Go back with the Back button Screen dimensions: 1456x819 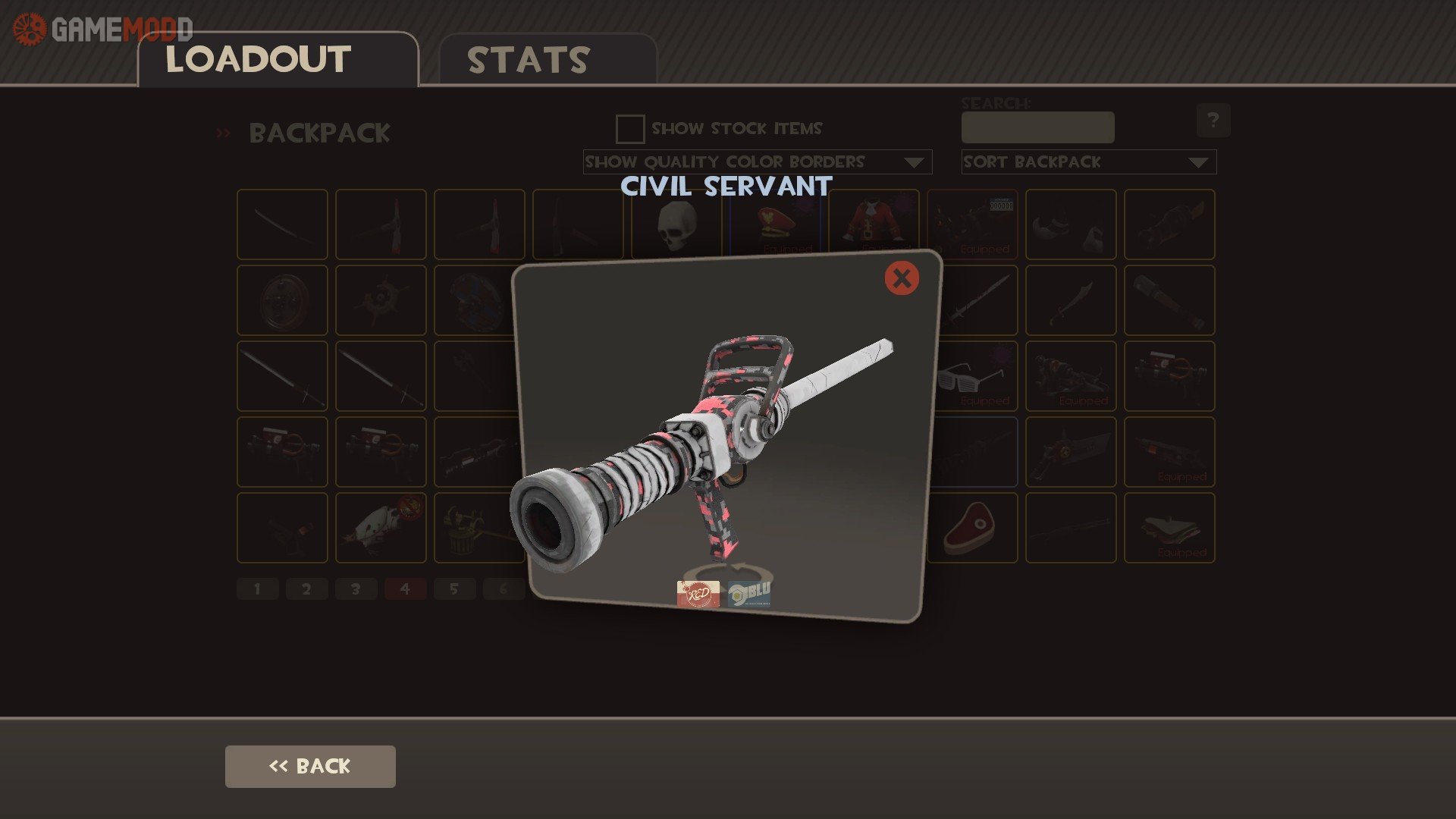tap(310, 766)
